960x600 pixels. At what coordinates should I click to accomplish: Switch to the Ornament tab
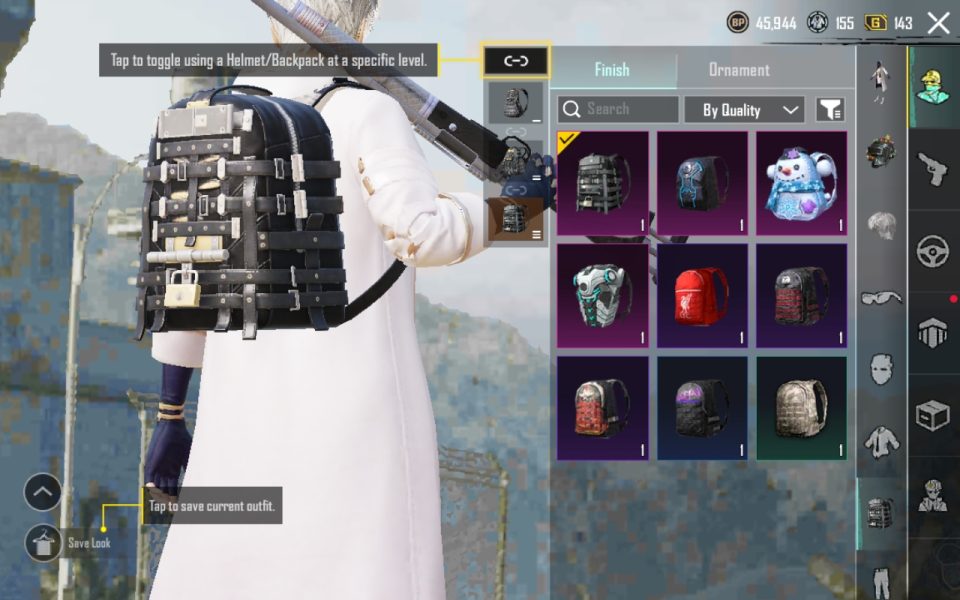tap(739, 70)
